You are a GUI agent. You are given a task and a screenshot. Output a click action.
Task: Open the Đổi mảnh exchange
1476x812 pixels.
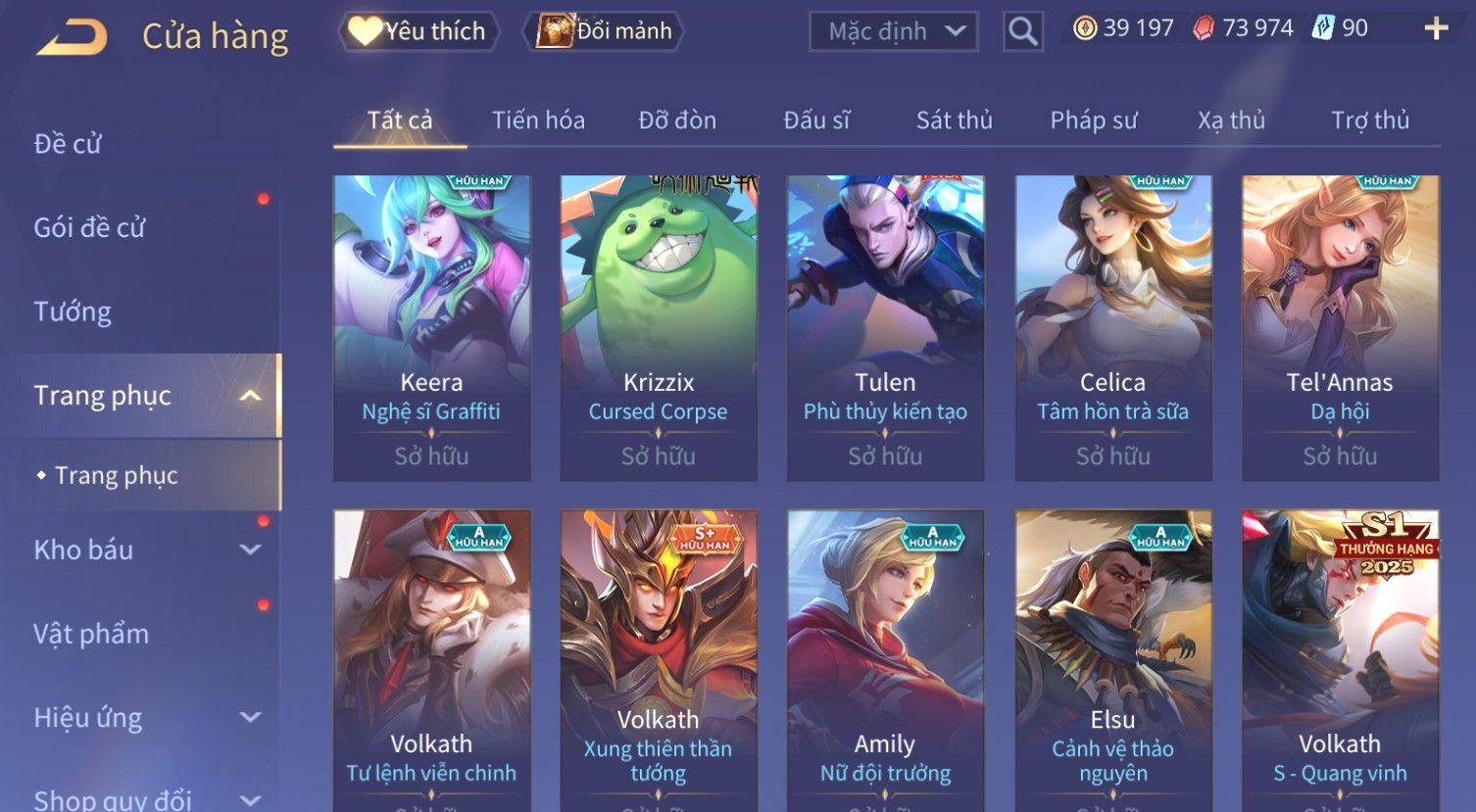coord(604,31)
